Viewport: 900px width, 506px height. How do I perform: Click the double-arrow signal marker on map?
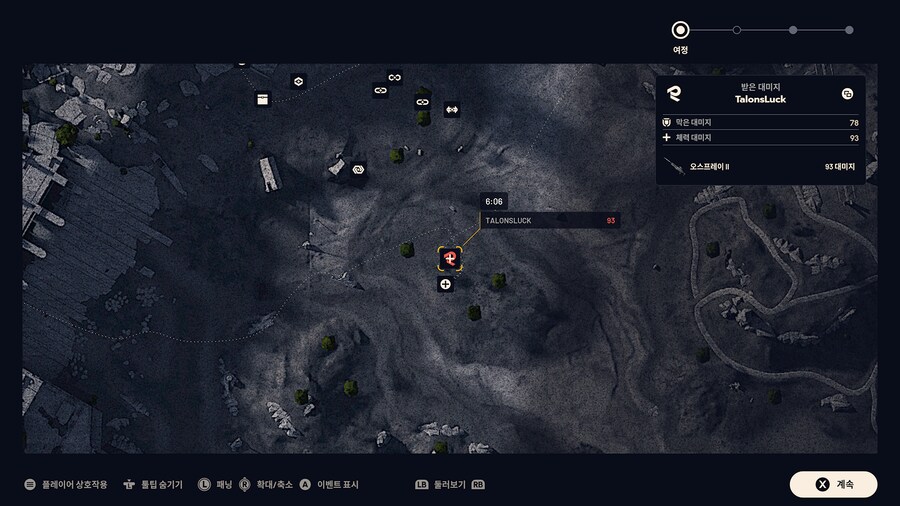pos(451,109)
